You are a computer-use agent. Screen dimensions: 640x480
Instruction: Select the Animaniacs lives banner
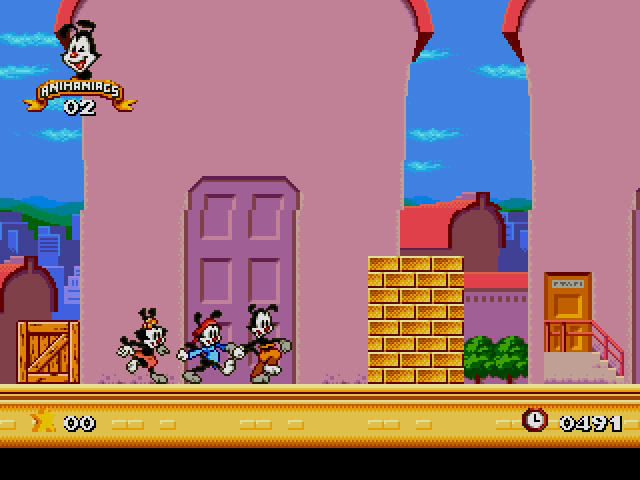pos(80,90)
